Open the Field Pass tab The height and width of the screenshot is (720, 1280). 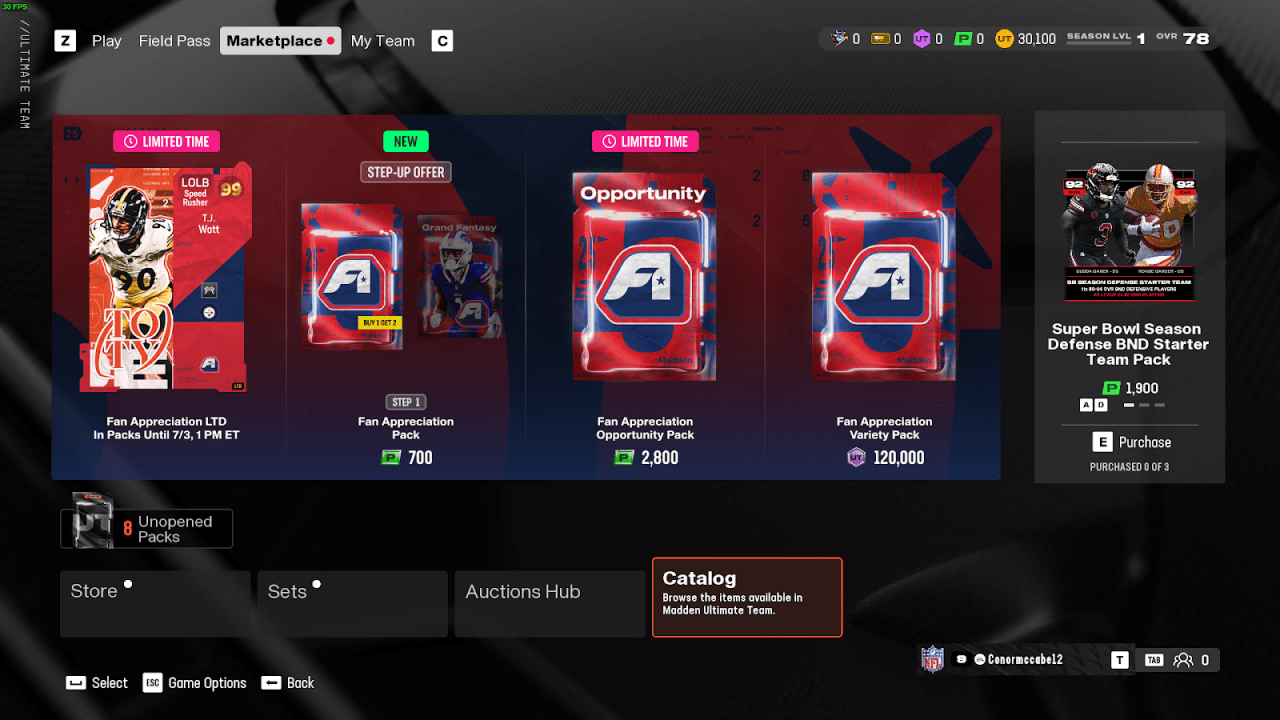[x=174, y=41]
